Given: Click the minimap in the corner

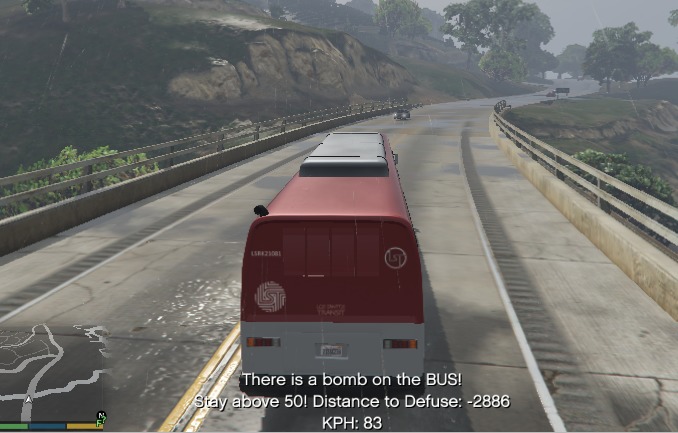Looking at the screenshot, I should tap(53, 372).
